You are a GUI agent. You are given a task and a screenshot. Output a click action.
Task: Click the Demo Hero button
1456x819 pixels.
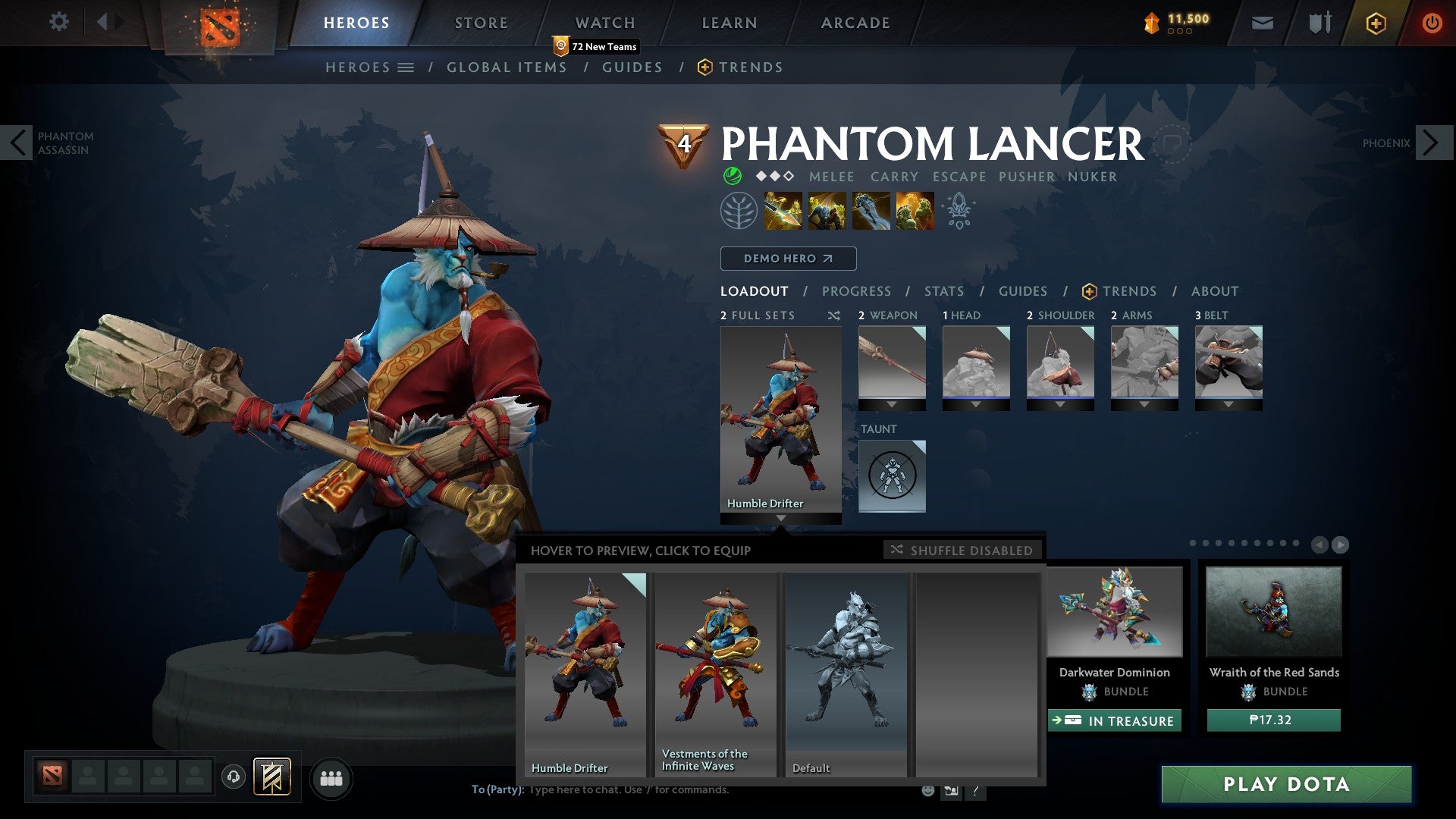(787, 258)
